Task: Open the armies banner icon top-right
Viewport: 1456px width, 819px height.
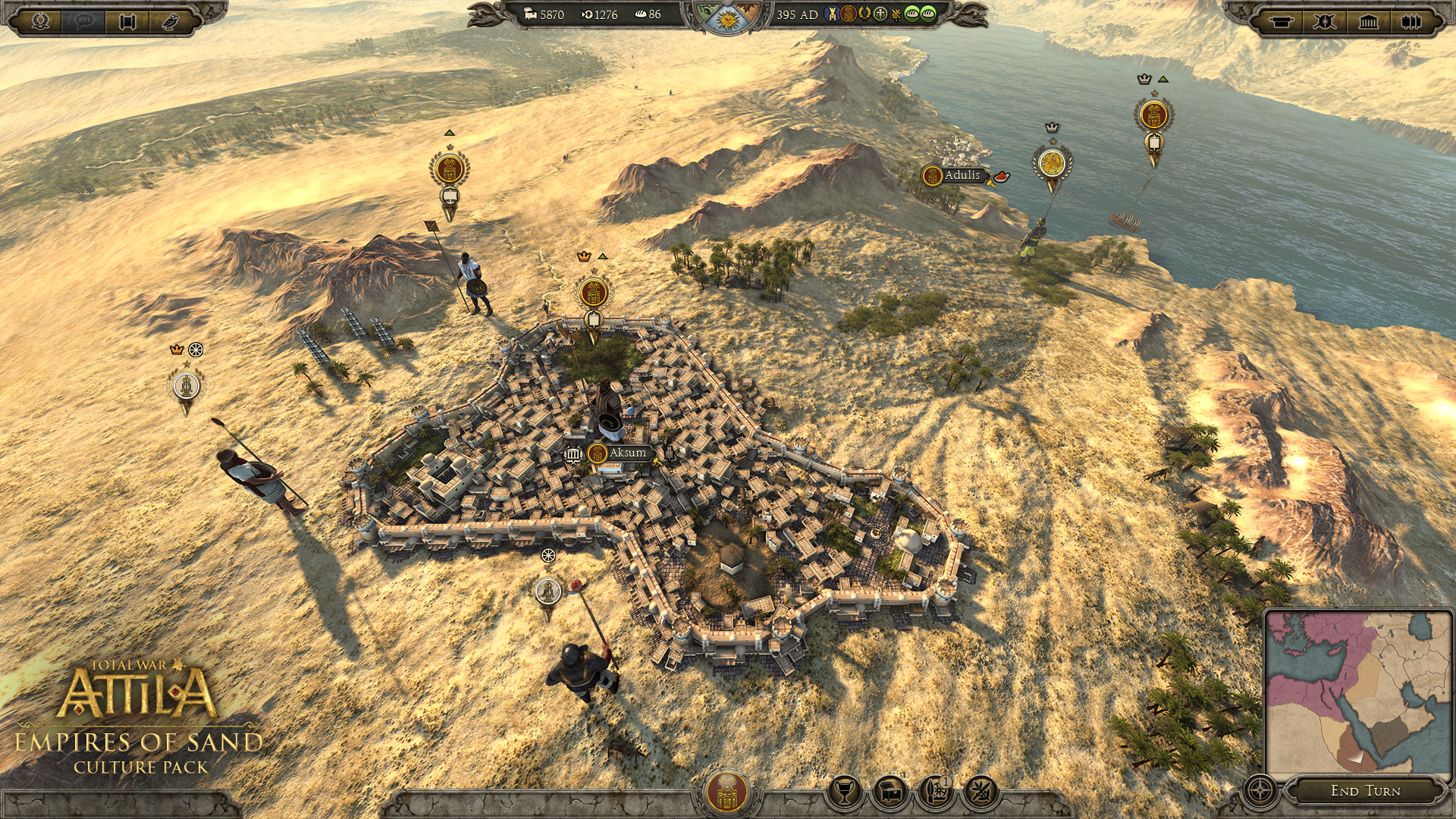Action: pos(1282,21)
